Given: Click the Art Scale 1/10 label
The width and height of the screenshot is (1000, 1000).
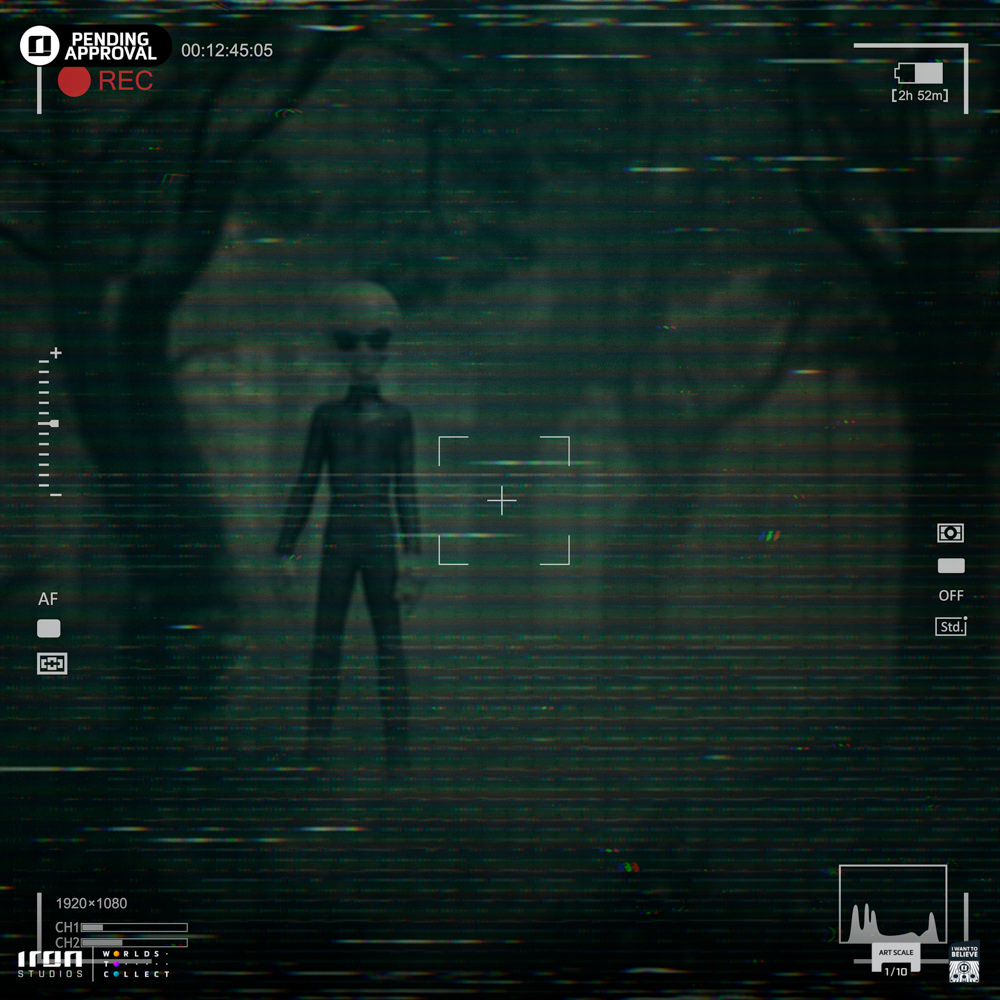Looking at the screenshot, I should coord(896,958).
